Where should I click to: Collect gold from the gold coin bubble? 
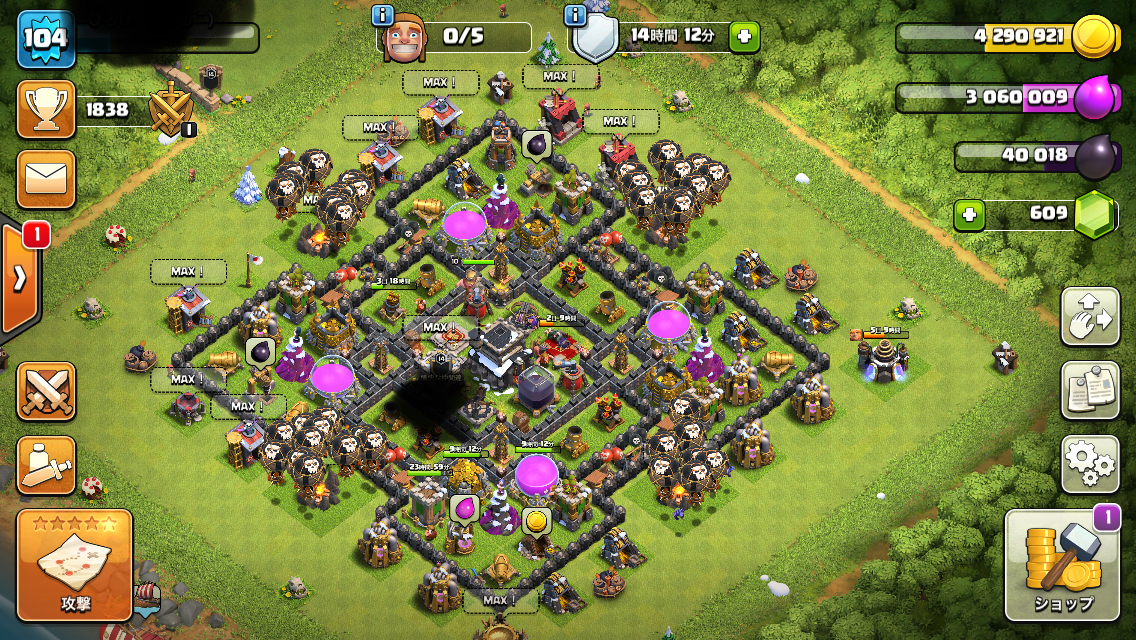536,521
